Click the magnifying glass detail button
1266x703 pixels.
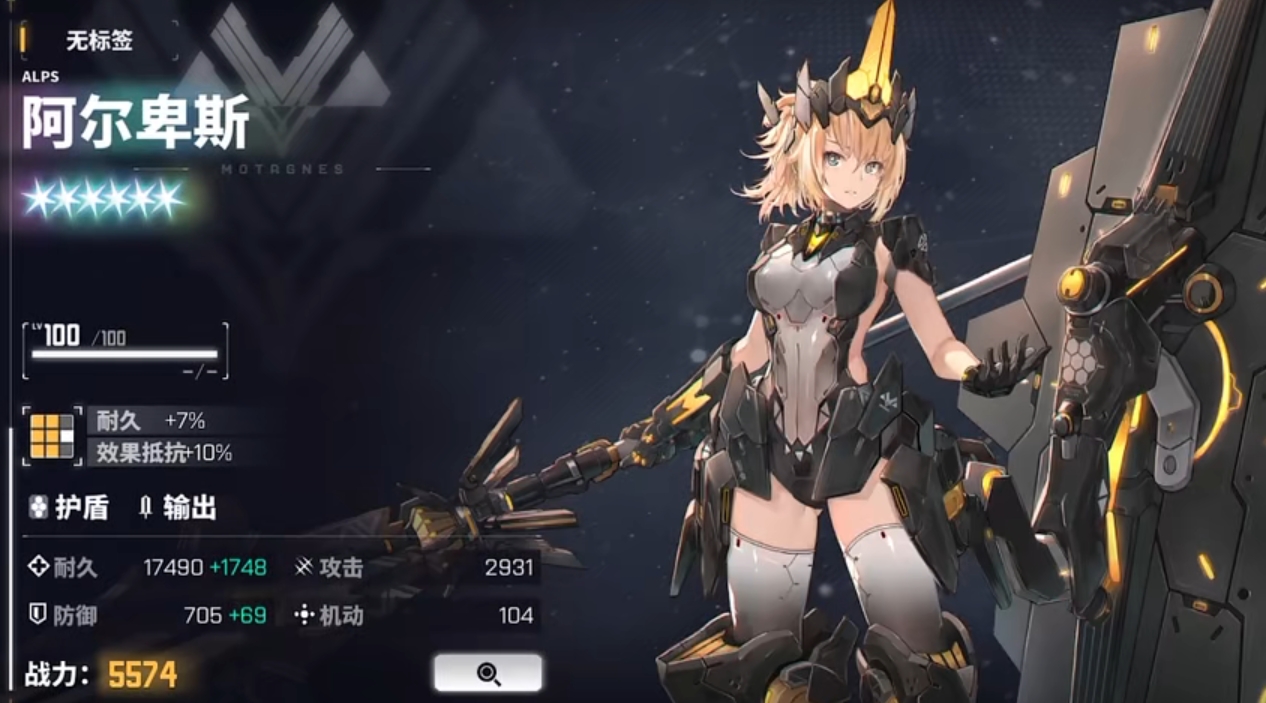coord(488,673)
